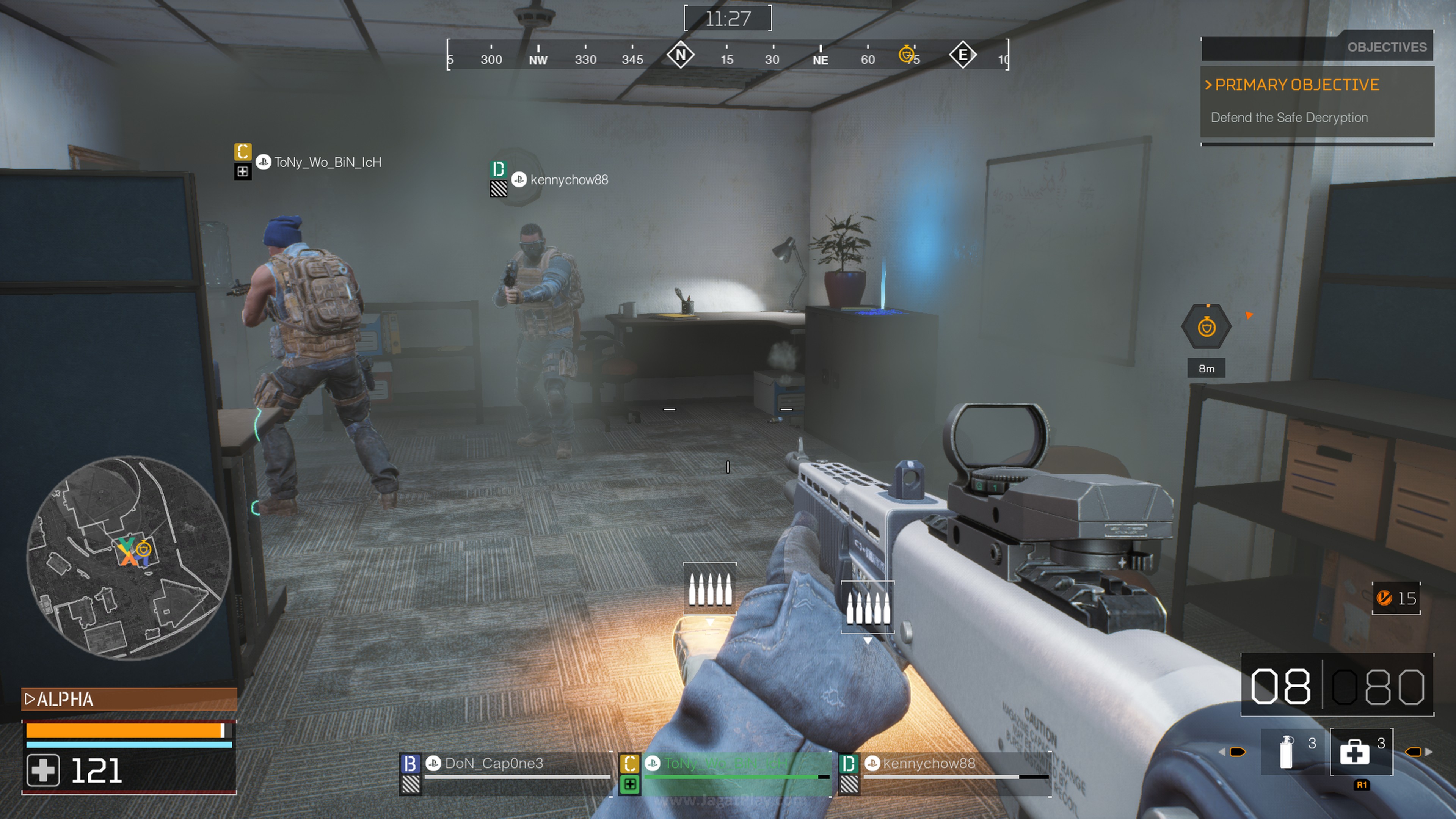
Task: Cycle items with the right arrow
Action: click(x=1429, y=752)
